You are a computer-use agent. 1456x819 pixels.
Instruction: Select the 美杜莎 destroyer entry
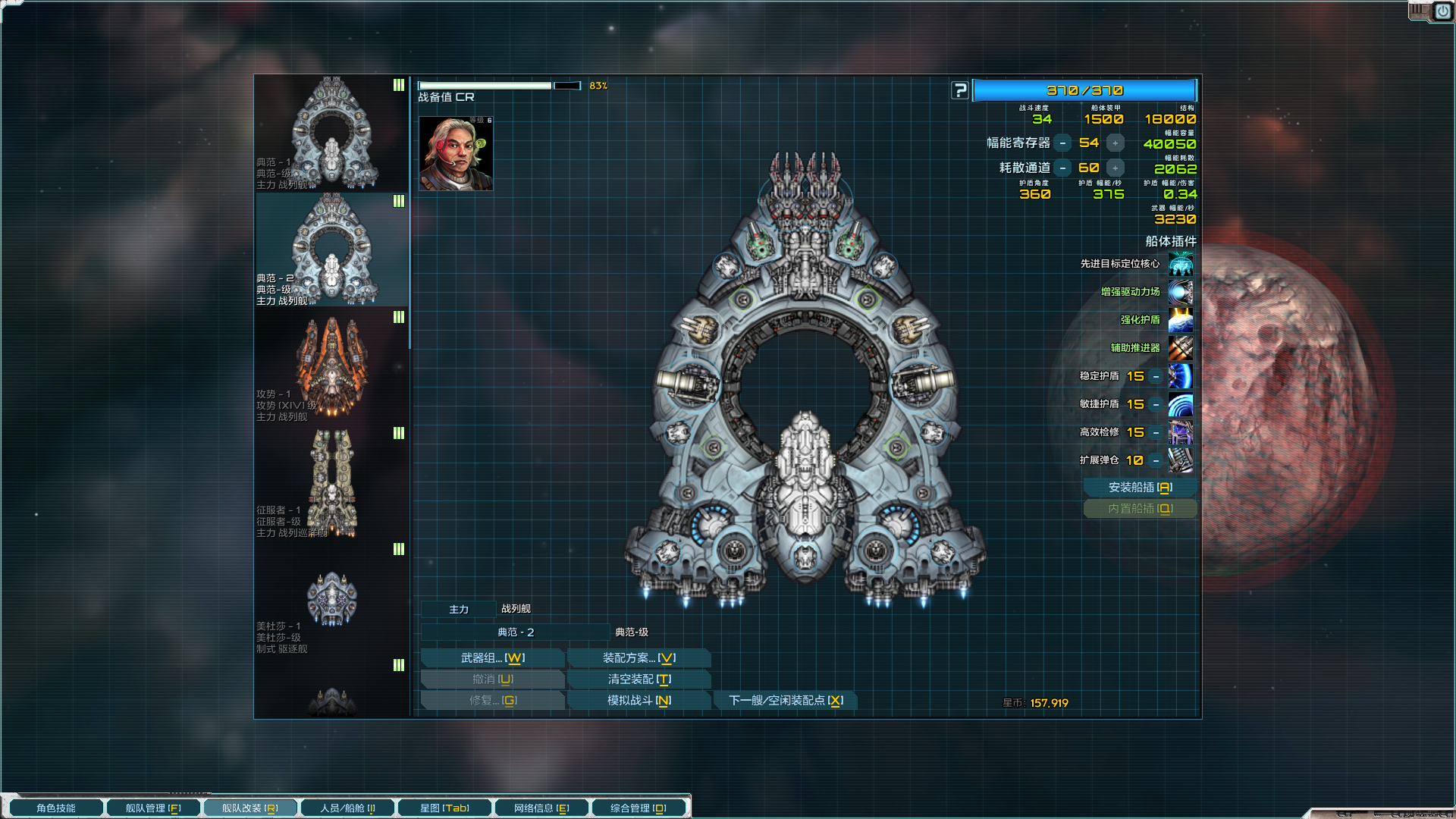331,599
